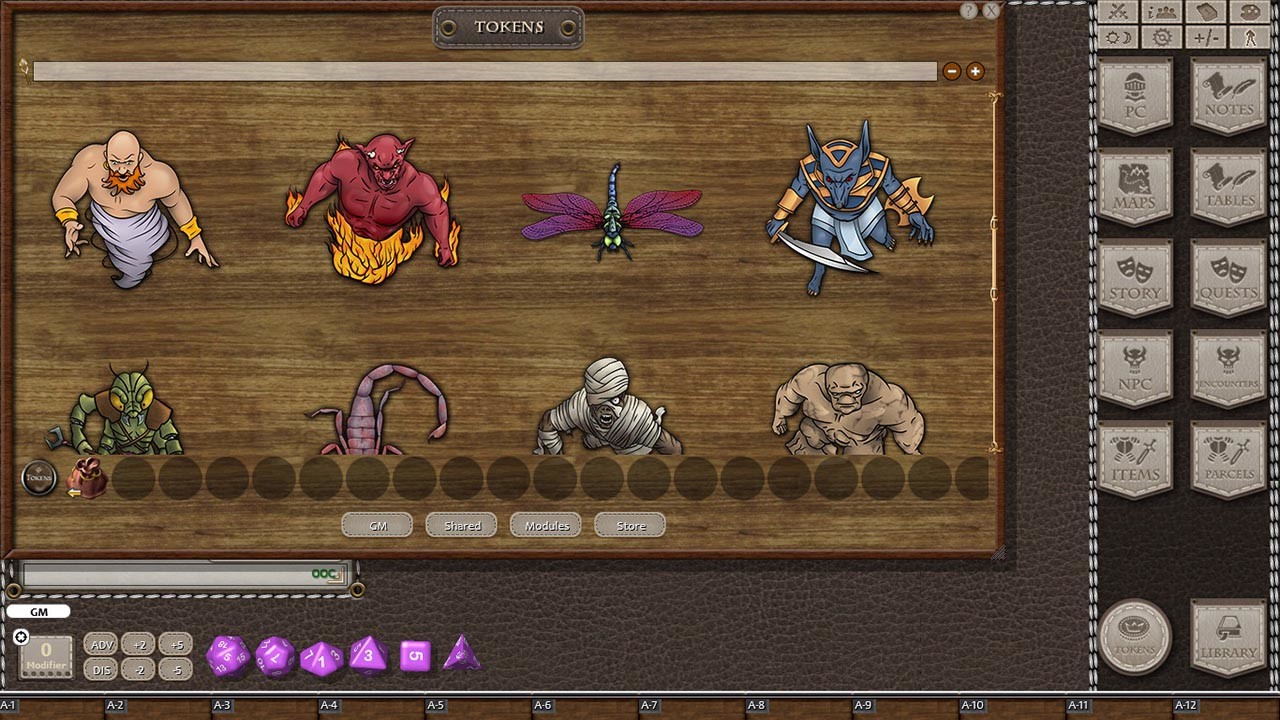1280x720 pixels.
Task: Switch to the Modules tab
Action: (545, 525)
